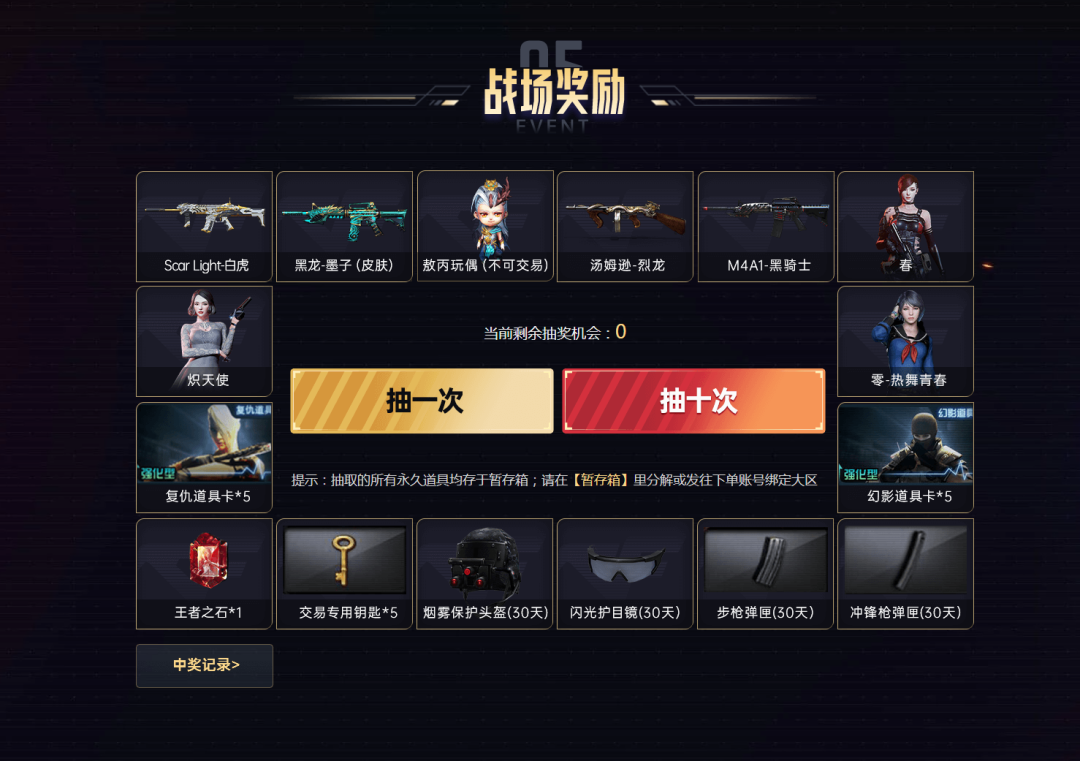The width and height of the screenshot is (1080, 761).
Task: Click the 抽十次 ten draws button
Action: pyautogui.click(x=694, y=401)
